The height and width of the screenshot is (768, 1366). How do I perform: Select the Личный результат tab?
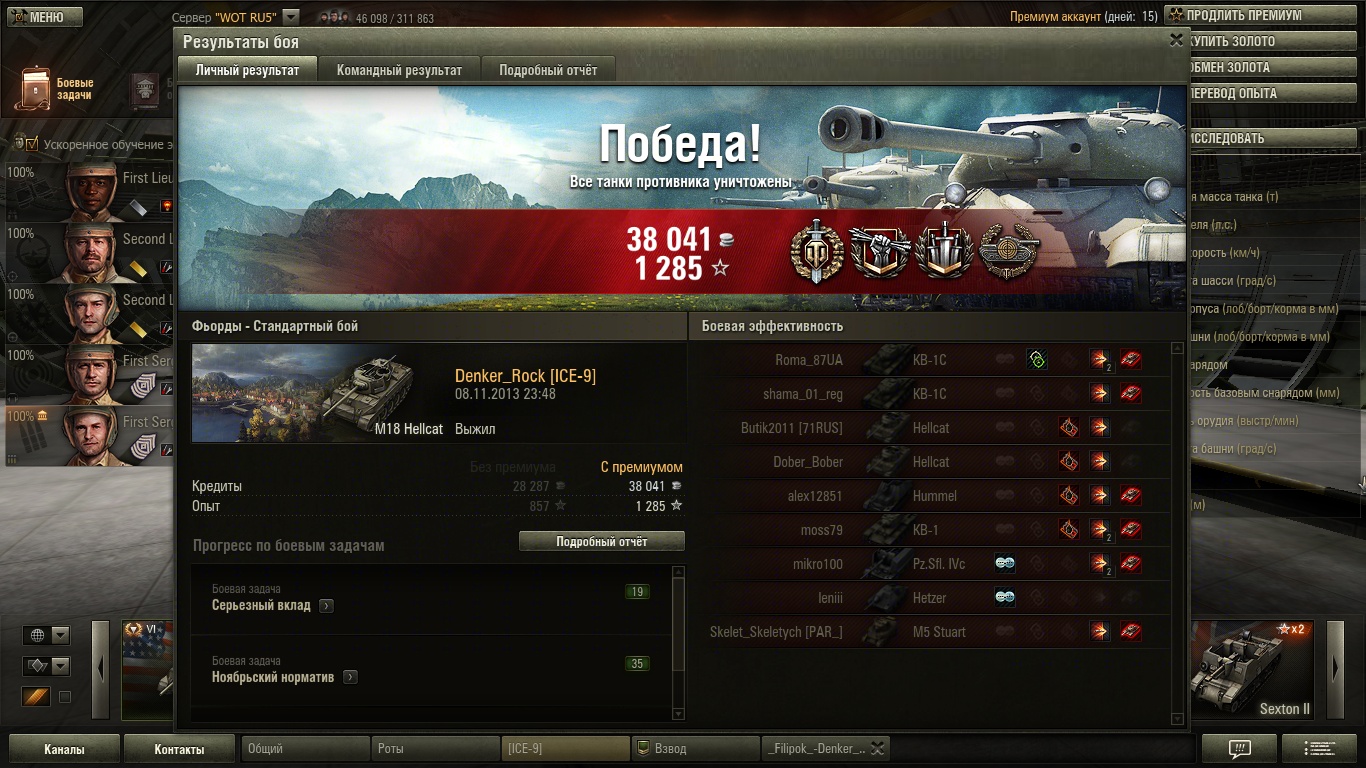click(x=247, y=70)
